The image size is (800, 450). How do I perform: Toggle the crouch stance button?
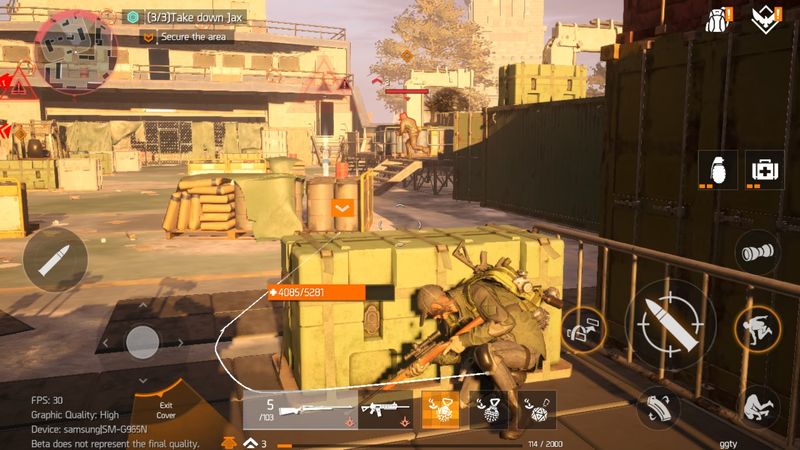click(757, 406)
